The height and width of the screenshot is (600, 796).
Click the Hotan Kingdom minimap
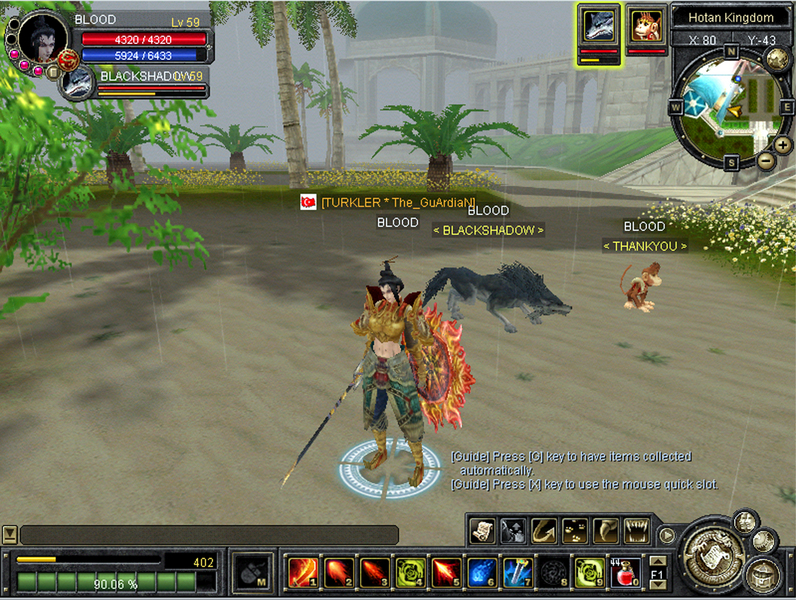point(729,105)
